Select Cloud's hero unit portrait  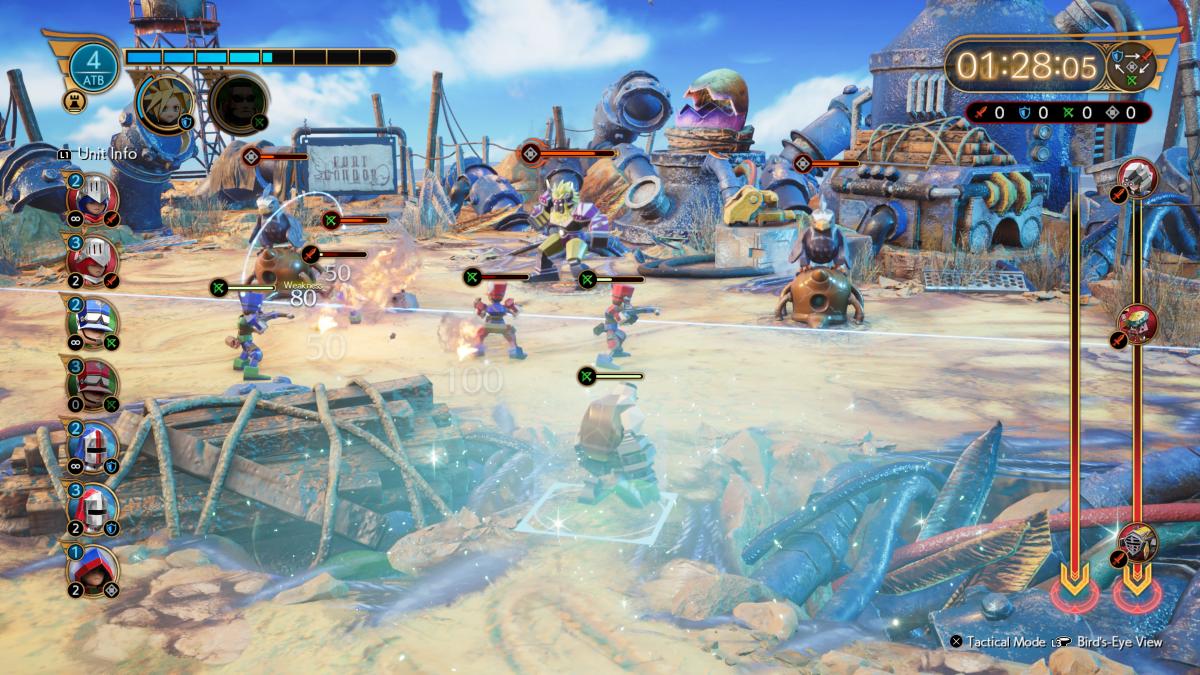pos(165,102)
